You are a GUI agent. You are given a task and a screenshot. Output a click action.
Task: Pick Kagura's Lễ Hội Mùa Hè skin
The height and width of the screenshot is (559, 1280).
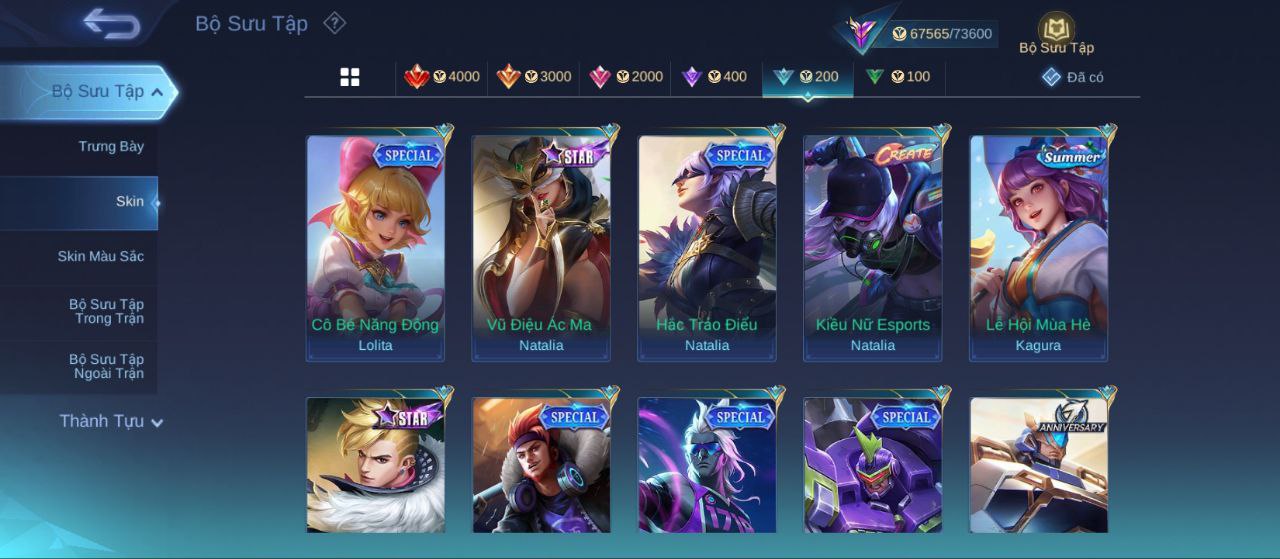click(x=1038, y=247)
